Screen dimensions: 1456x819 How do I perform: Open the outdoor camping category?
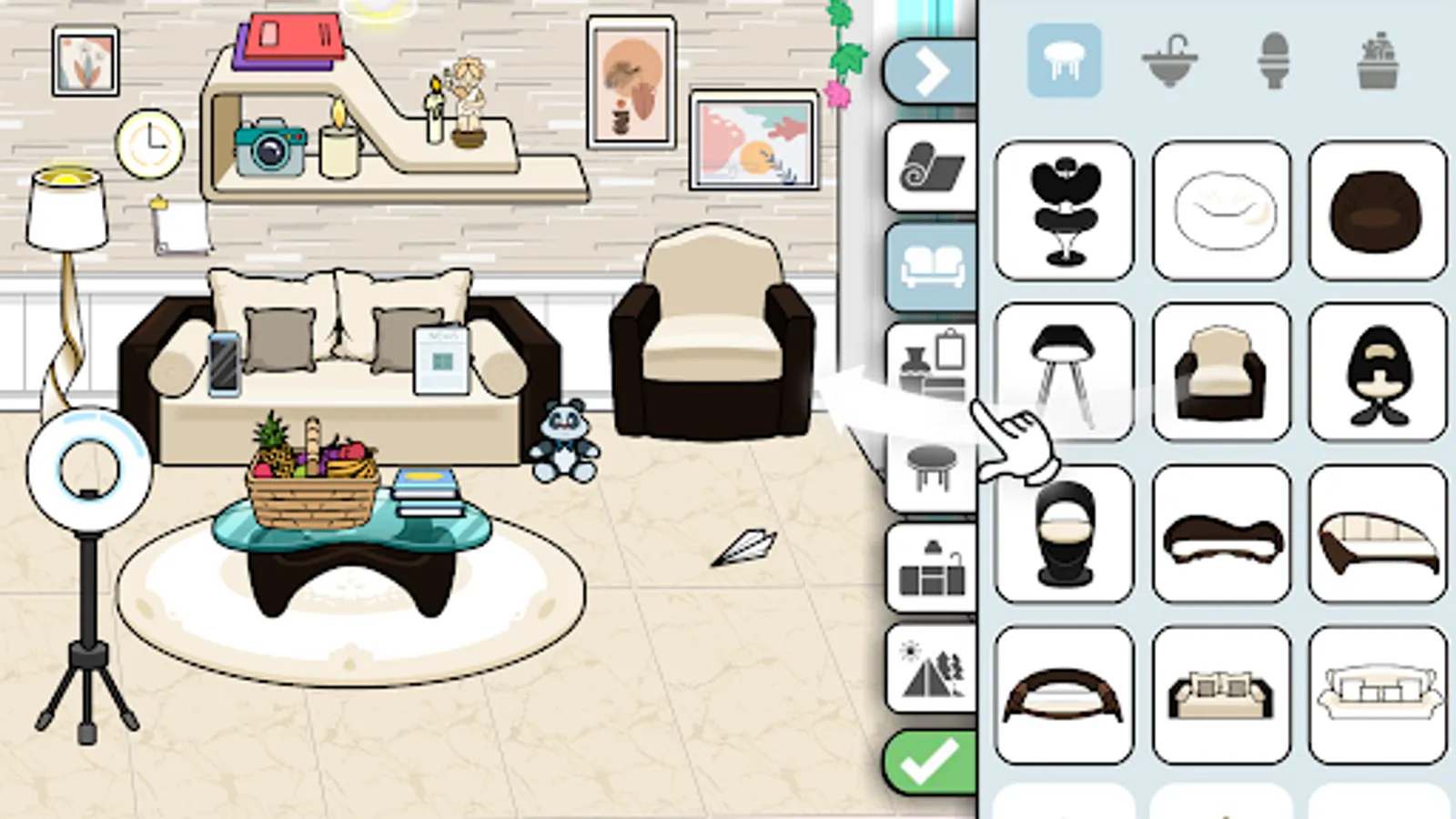pyautogui.click(x=930, y=669)
